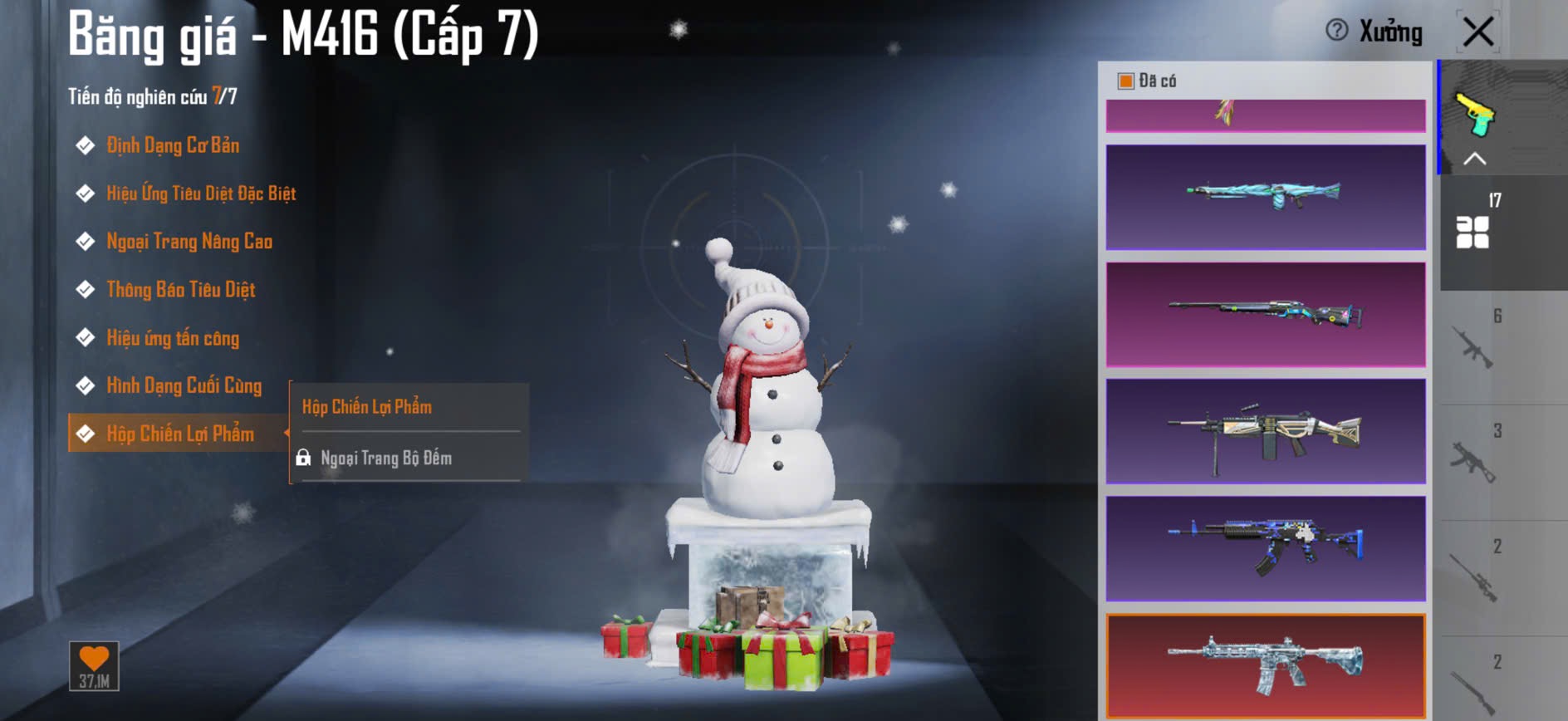Choose Hộp Chiến Lợi Phẩm popup option
1568x721 pixels.
point(367,406)
